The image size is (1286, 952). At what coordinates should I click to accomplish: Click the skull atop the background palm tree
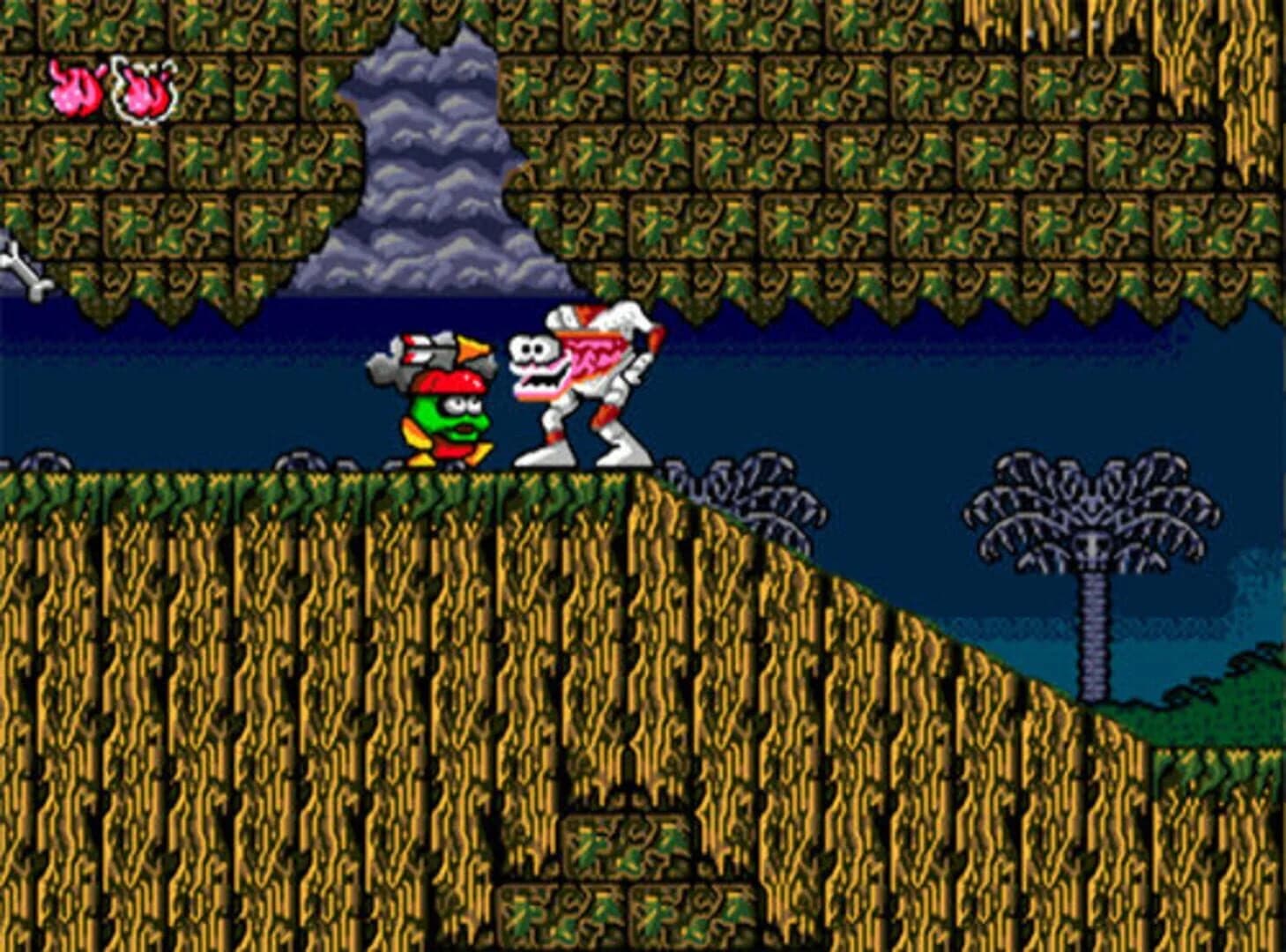coord(1093,547)
